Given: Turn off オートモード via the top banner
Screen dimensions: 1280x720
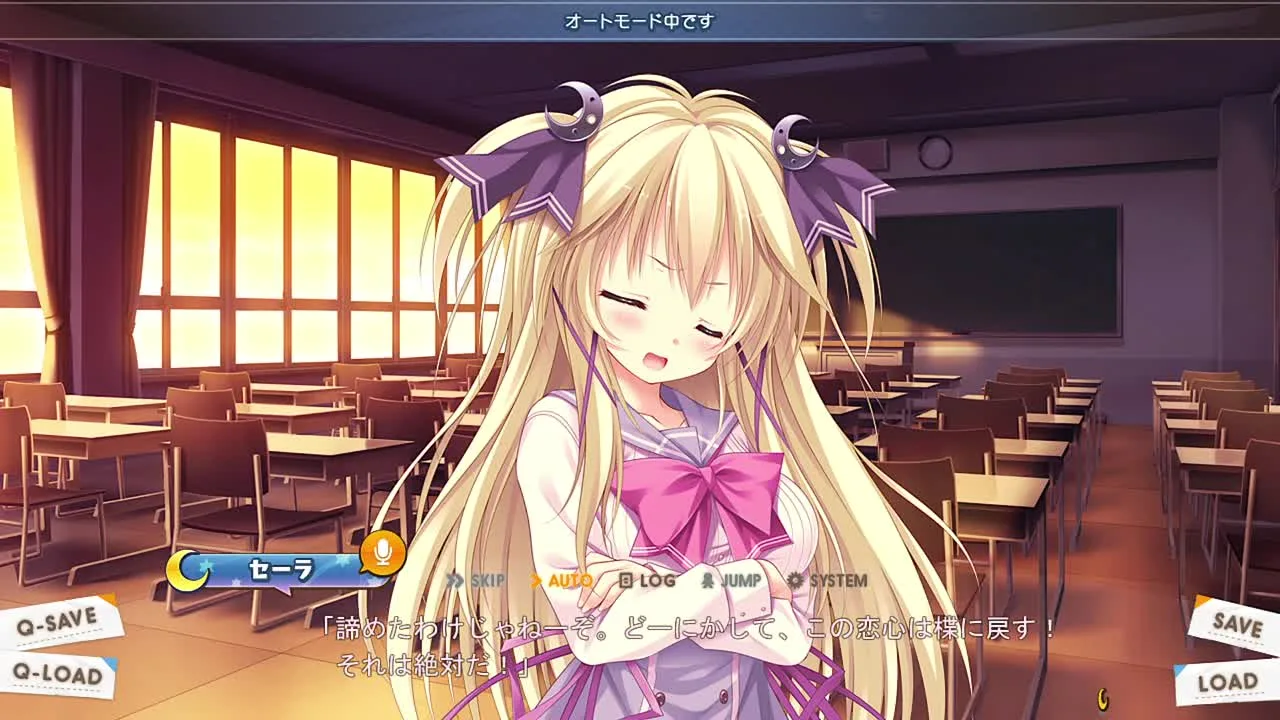Looking at the screenshot, I should click(x=640, y=20).
